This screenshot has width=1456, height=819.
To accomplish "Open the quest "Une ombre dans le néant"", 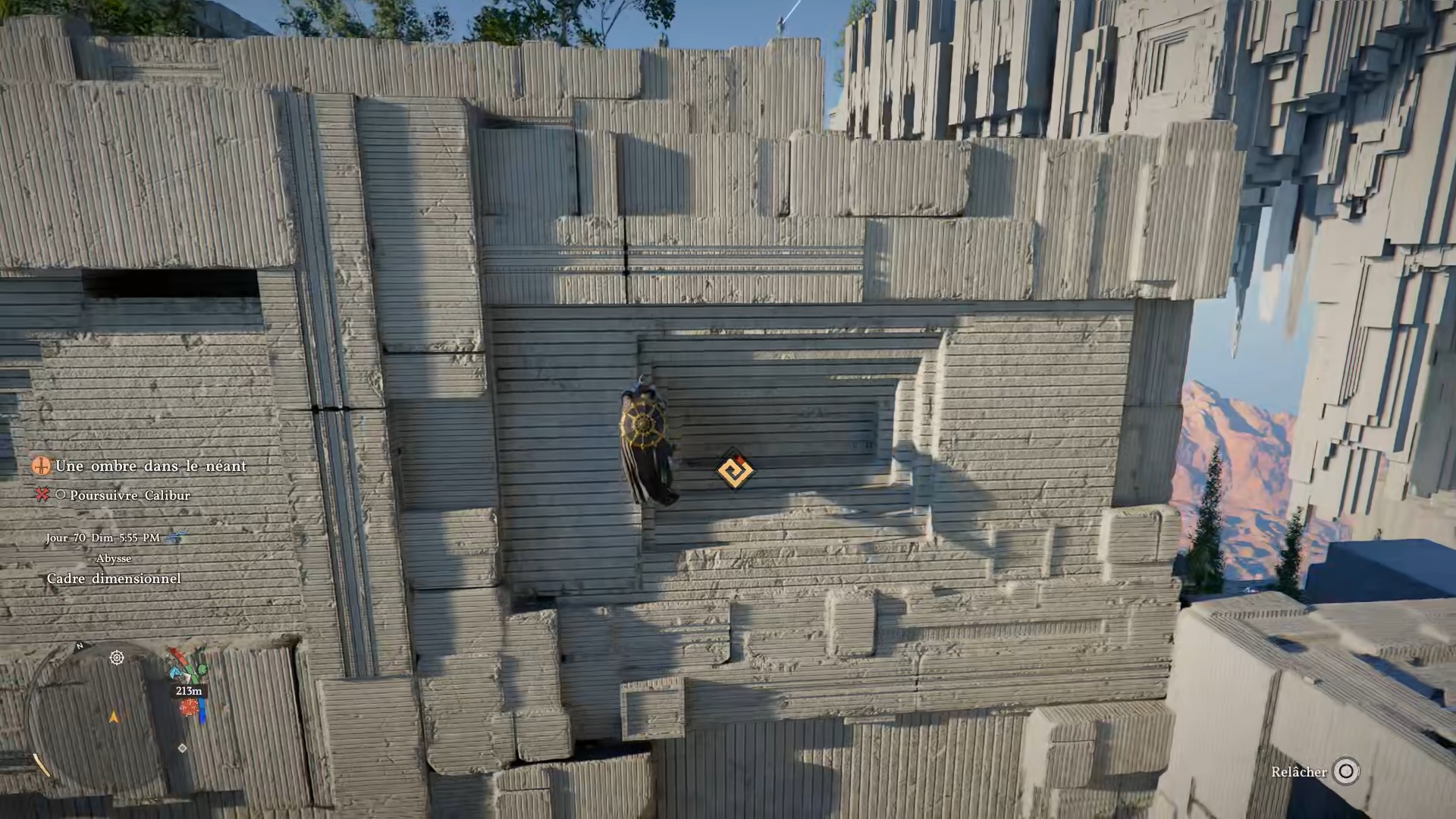I will (x=151, y=466).
